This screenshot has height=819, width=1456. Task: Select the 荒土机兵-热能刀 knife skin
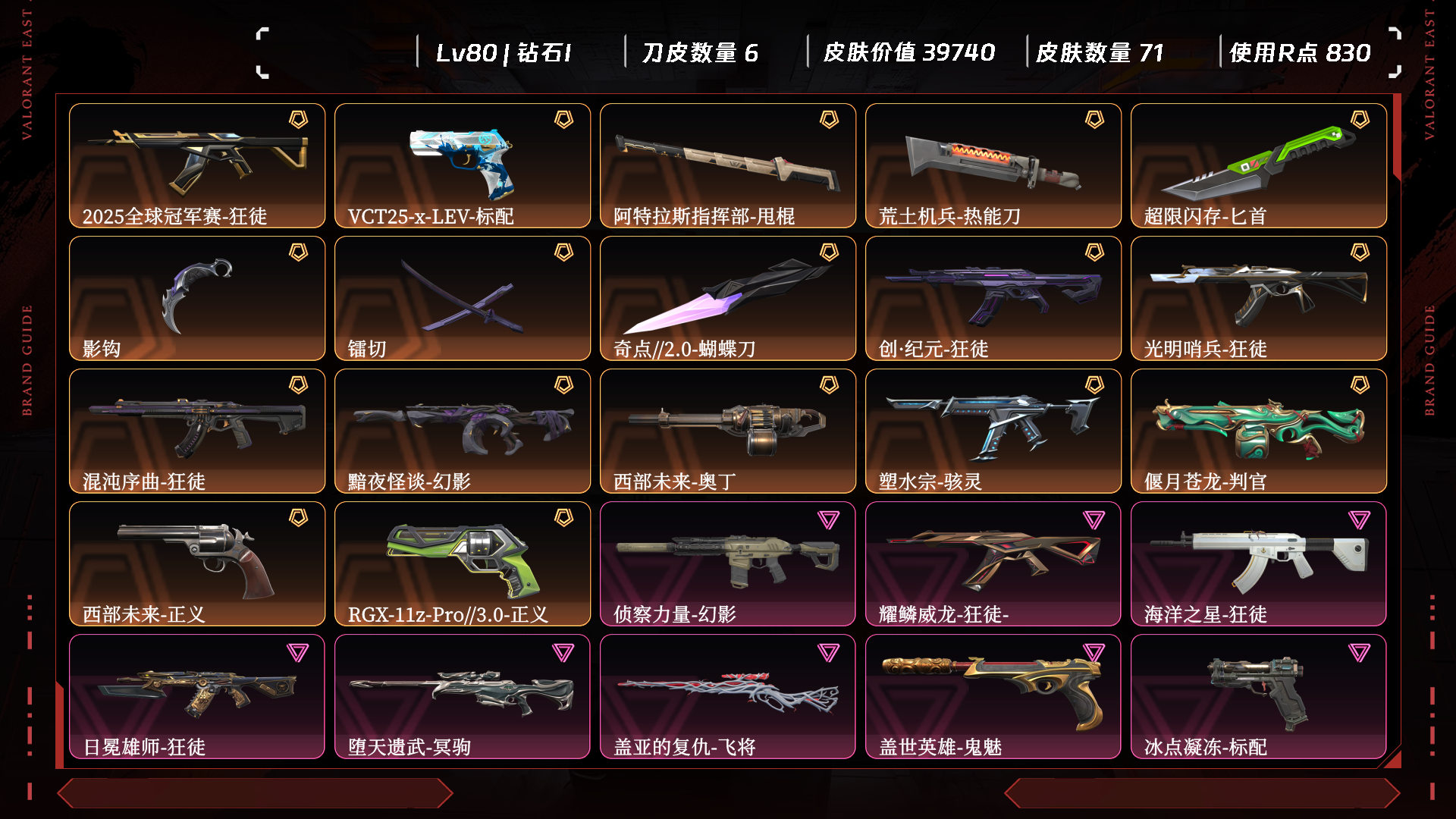click(993, 165)
